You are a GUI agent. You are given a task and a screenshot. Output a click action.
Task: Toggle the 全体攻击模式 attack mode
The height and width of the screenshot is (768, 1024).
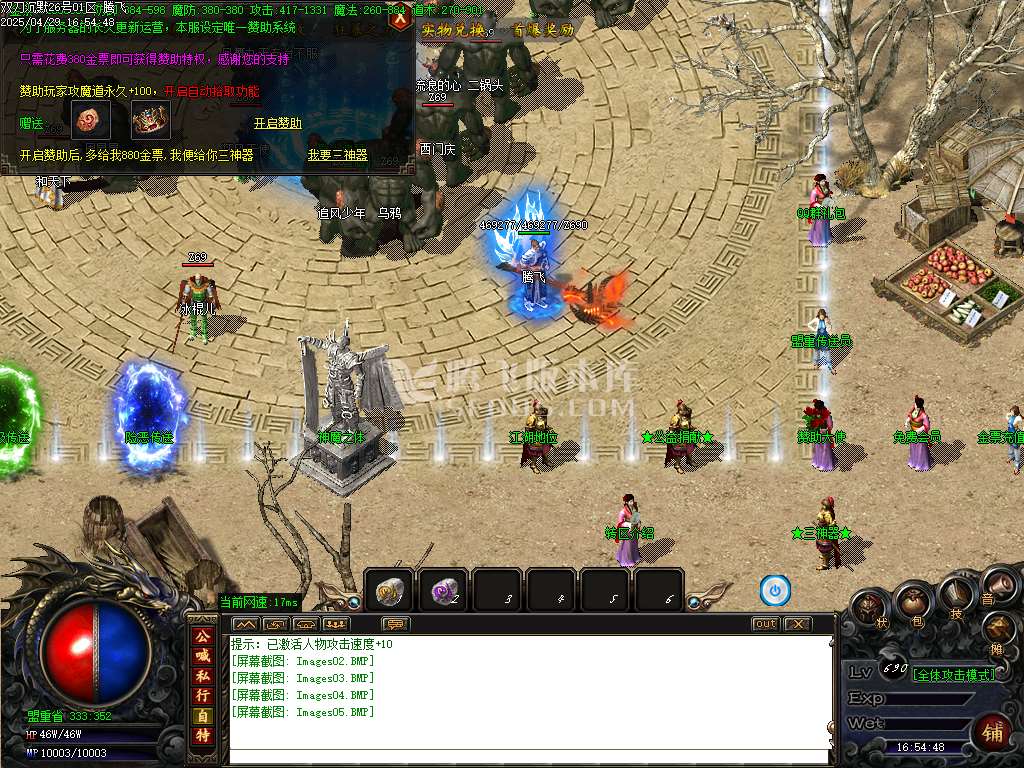955,674
